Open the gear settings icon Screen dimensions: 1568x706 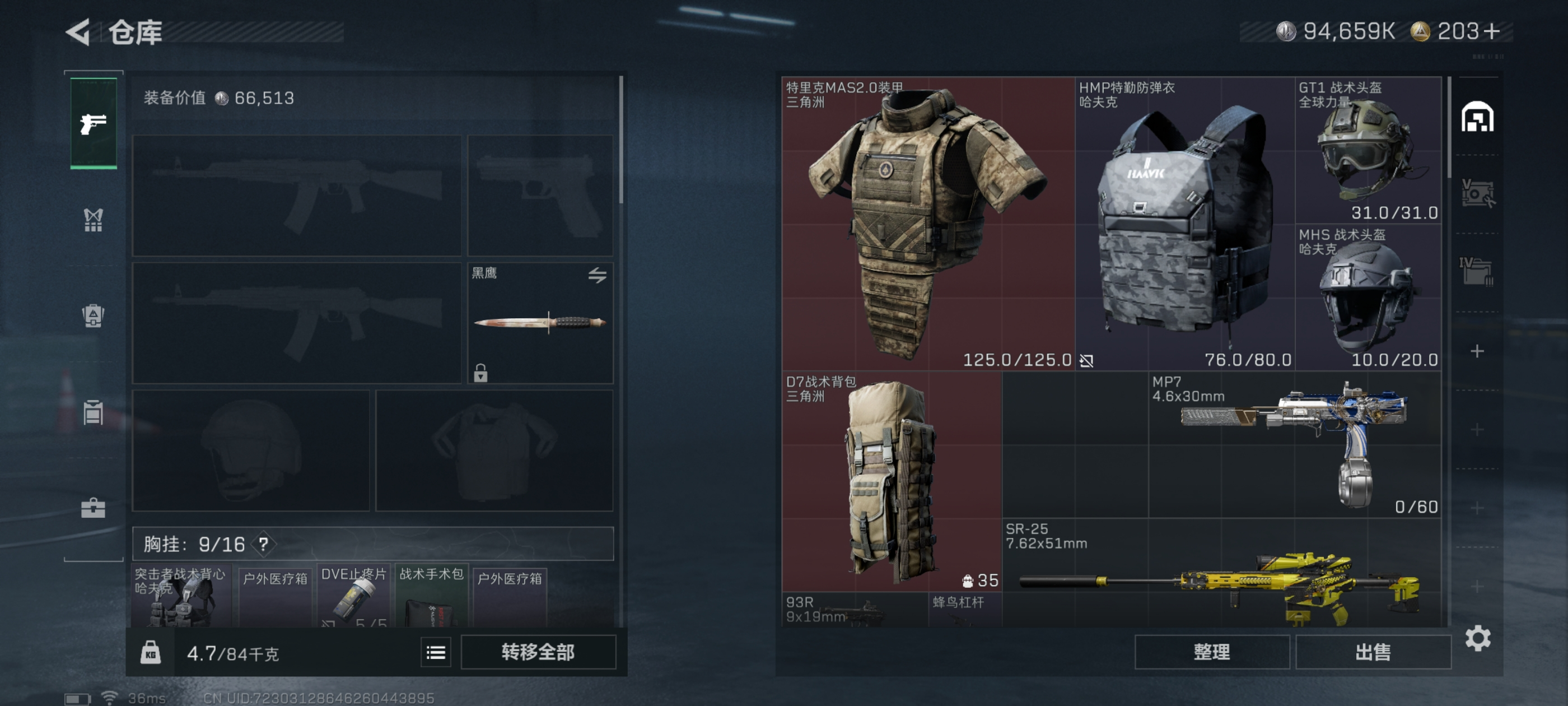[1477, 638]
